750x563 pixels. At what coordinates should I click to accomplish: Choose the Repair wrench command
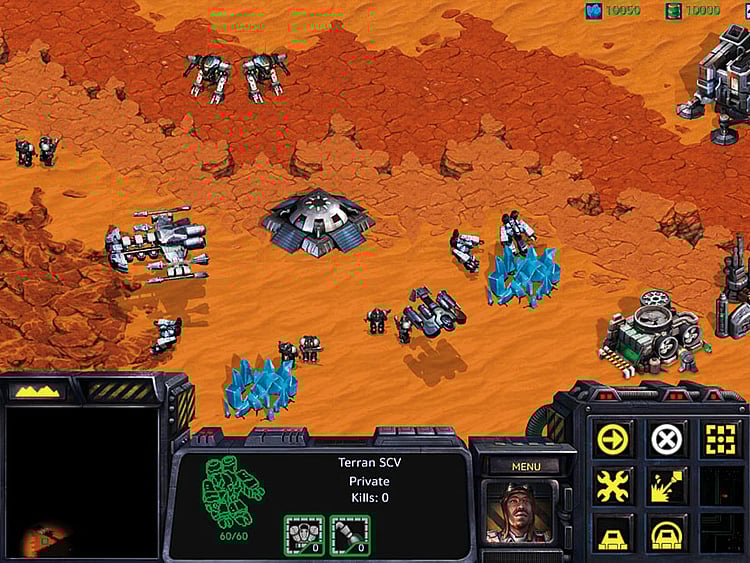pos(613,486)
